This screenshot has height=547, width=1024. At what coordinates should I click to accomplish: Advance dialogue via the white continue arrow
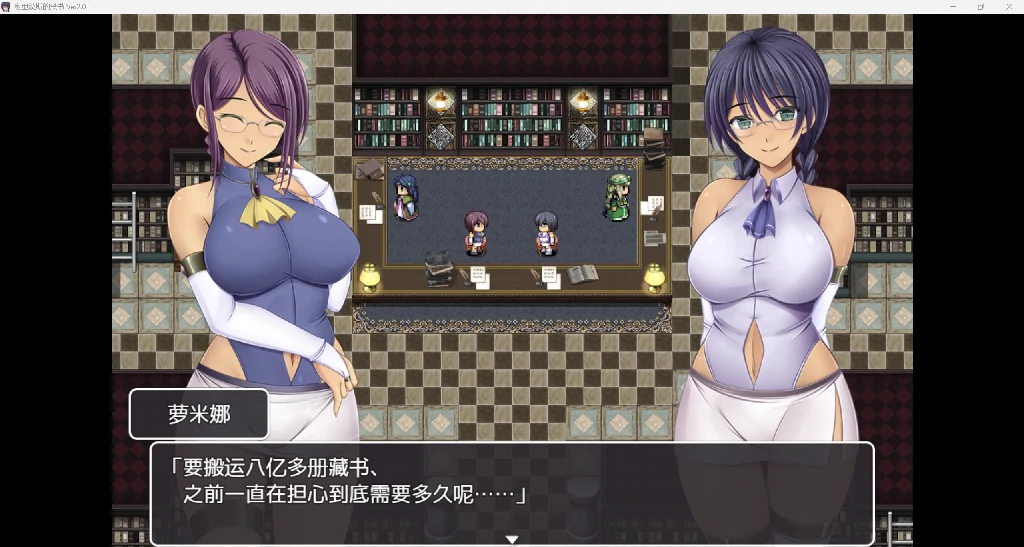[x=512, y=540]
